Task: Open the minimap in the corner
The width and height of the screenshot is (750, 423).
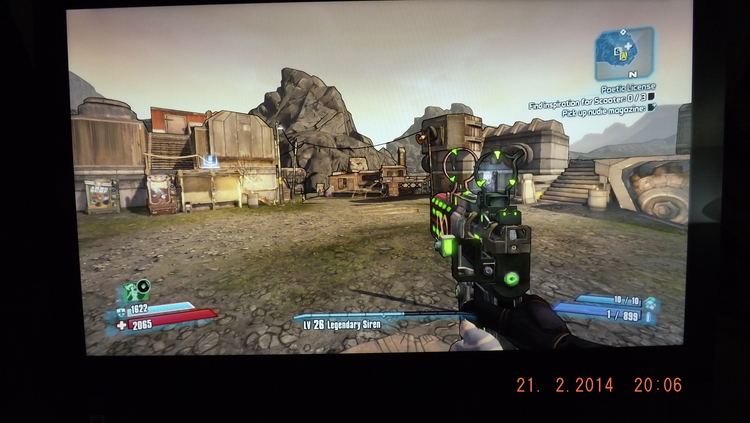Action: coord(623,53)
